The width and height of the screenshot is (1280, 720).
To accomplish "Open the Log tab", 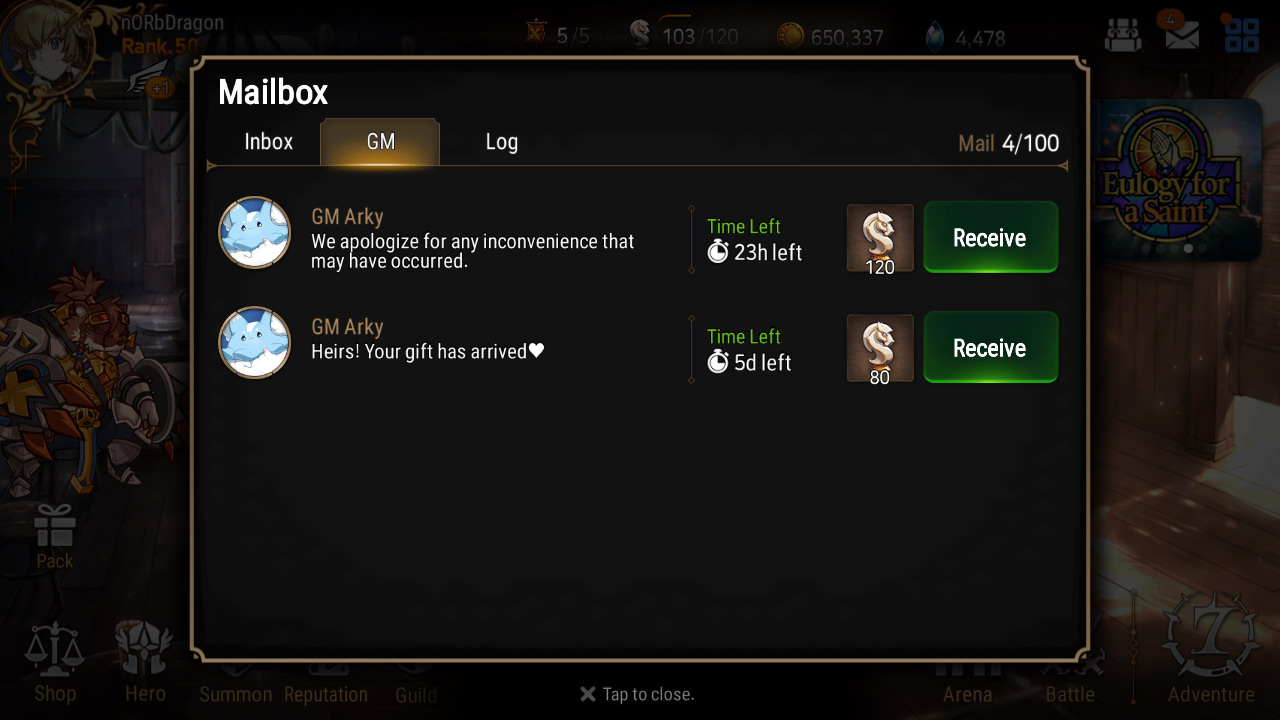I will pos(501,142).
